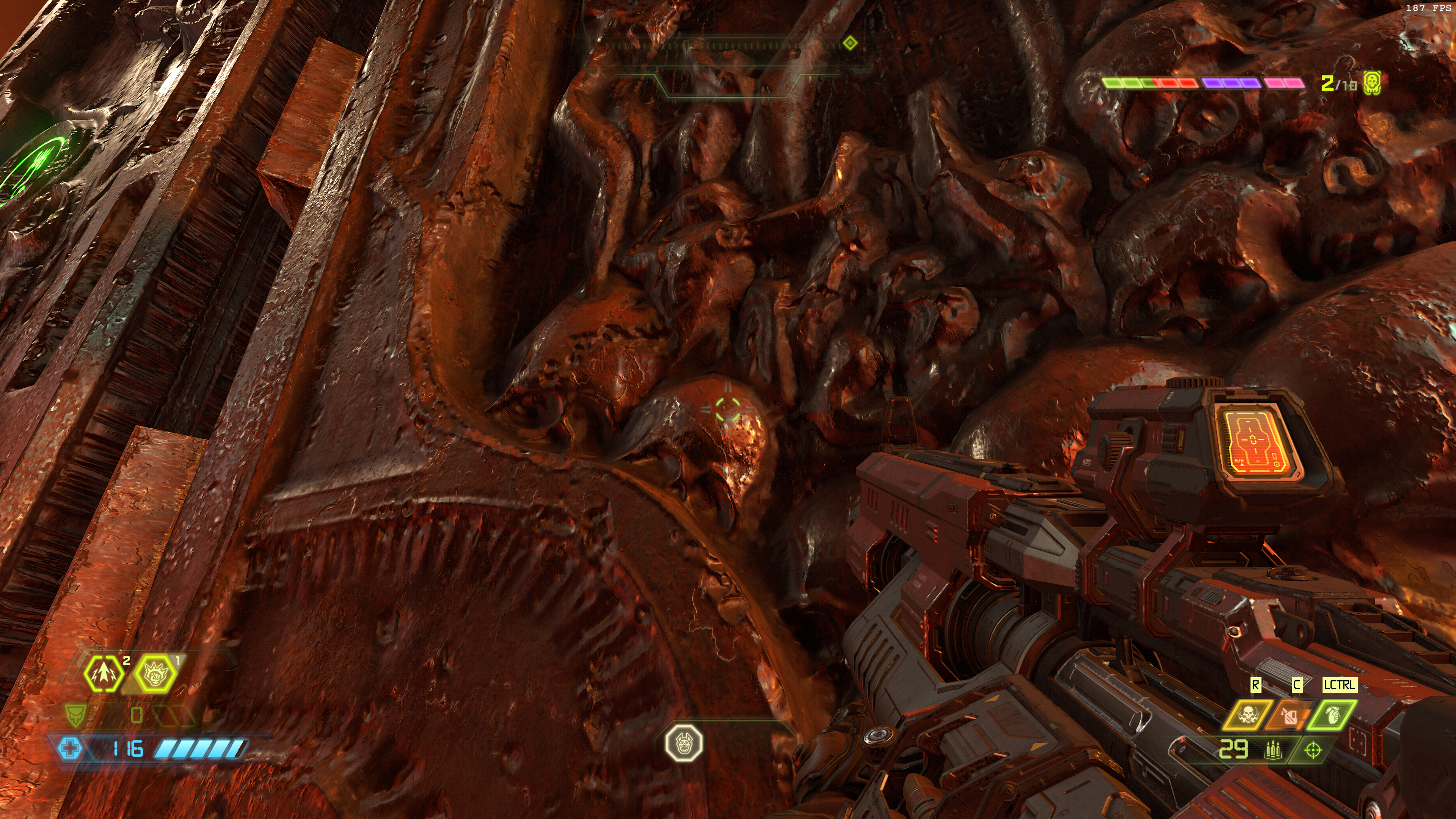Viewport: 1456px width, 819px height.
Task: Click the armor shield icon
Action: tap(75, 715)
